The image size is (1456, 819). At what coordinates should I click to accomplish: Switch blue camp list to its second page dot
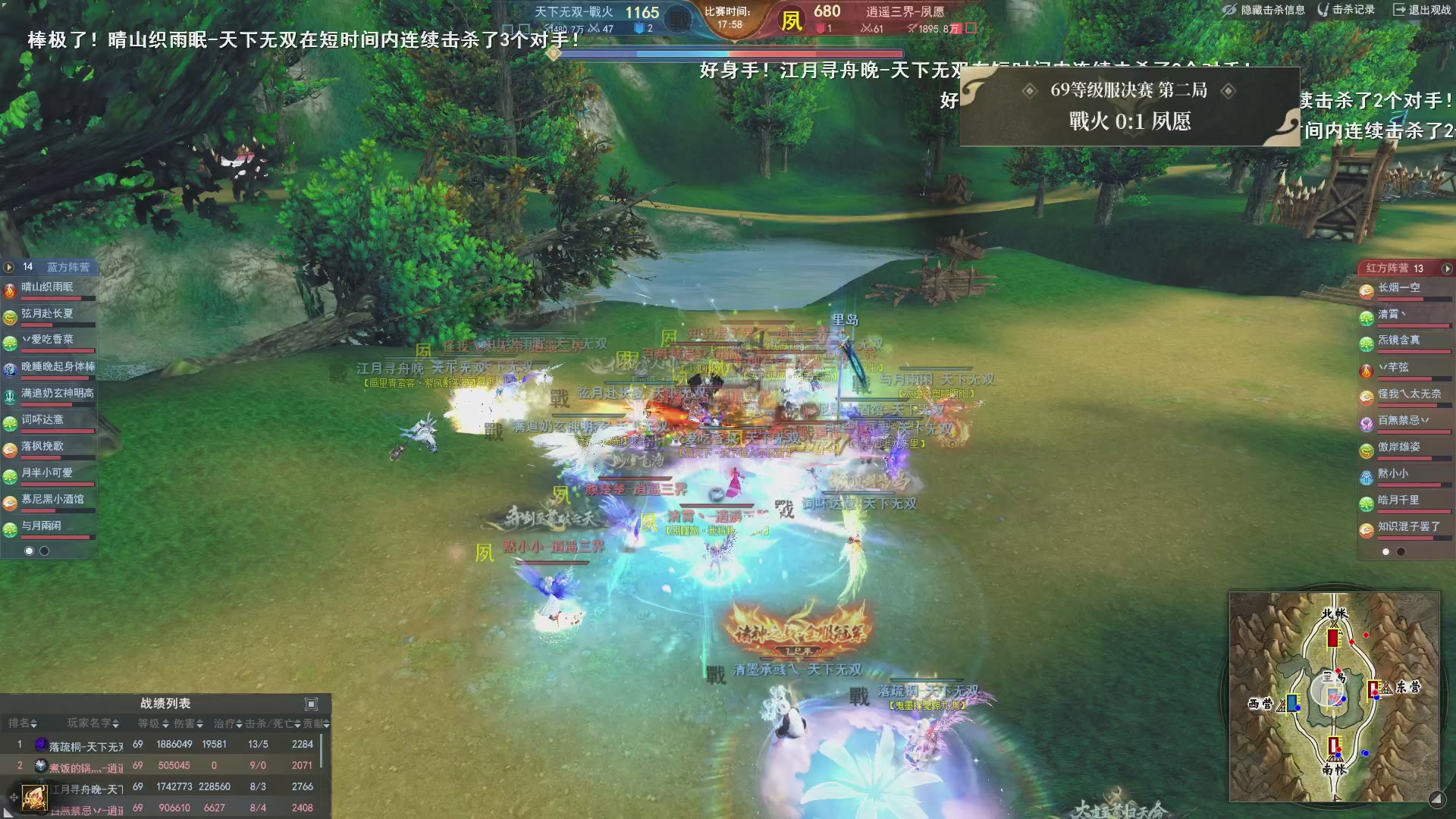(x=44, y=551)
